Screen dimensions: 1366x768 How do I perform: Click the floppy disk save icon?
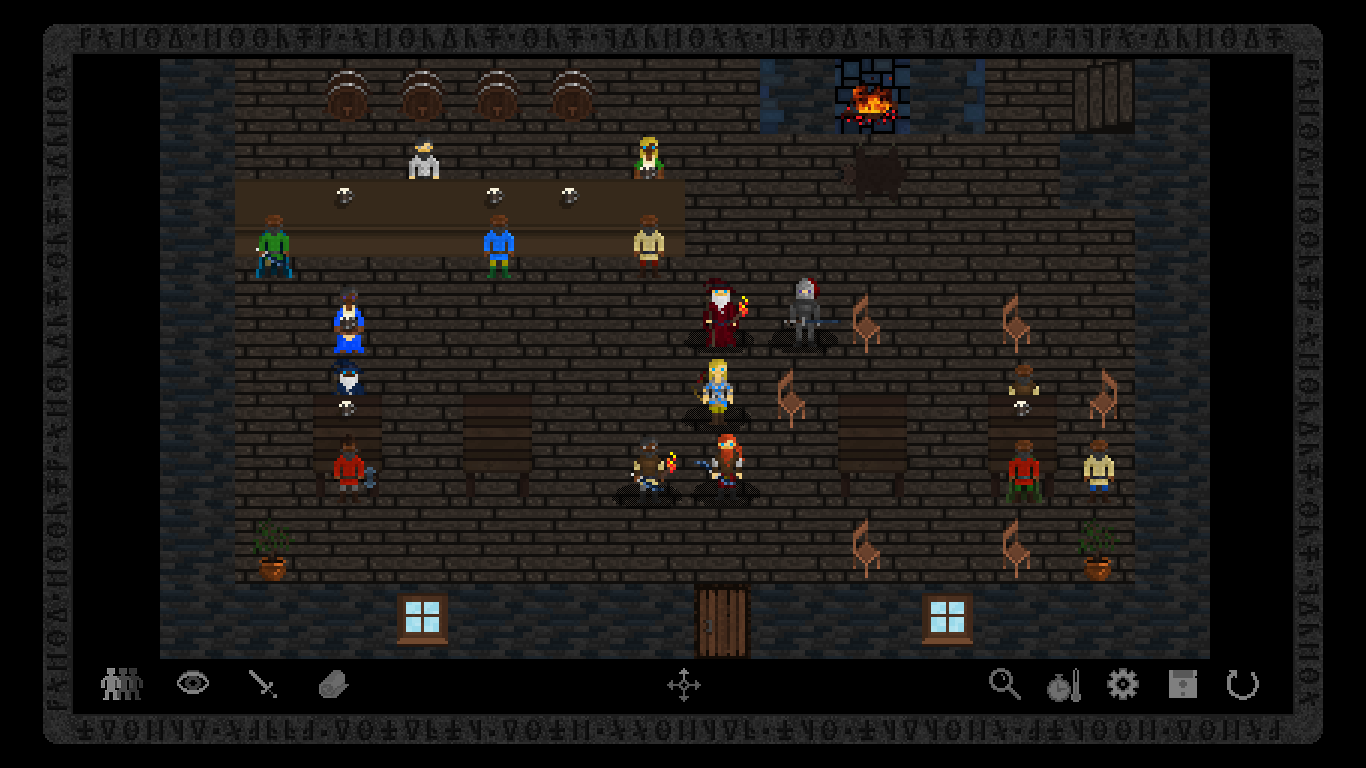[1182, 684]
